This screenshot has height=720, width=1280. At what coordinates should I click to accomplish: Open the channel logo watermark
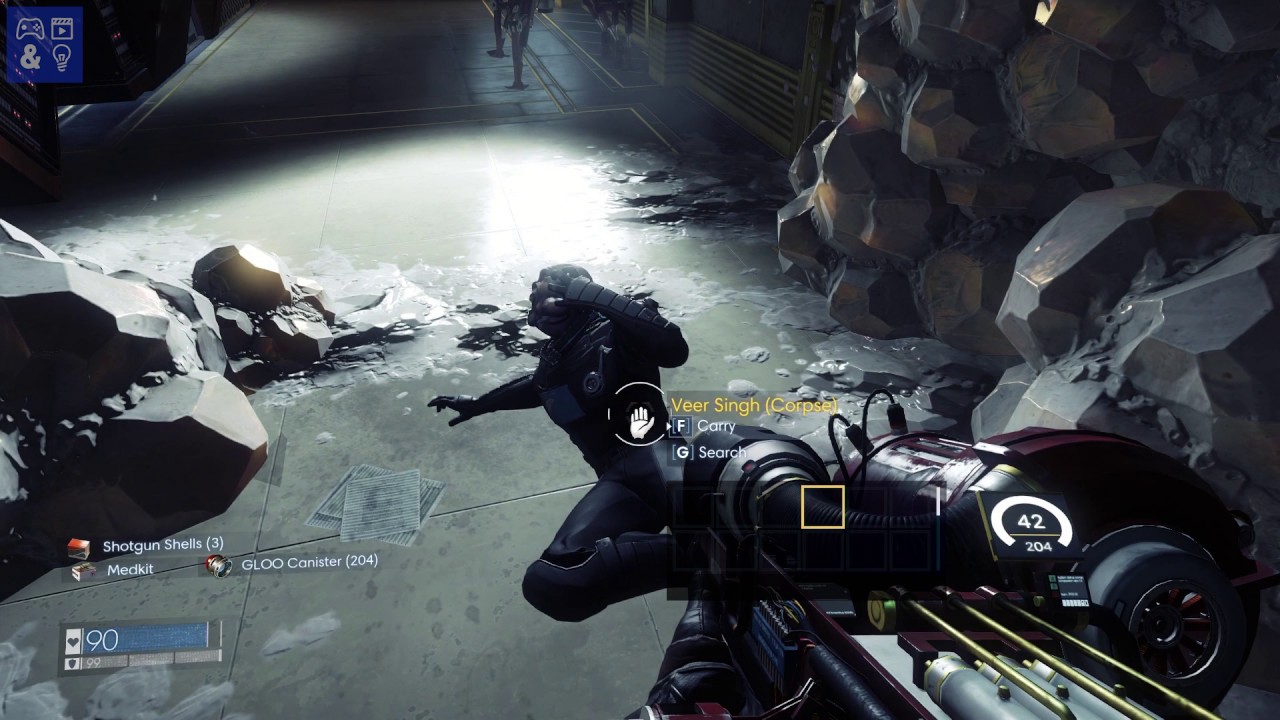[44, 43]
